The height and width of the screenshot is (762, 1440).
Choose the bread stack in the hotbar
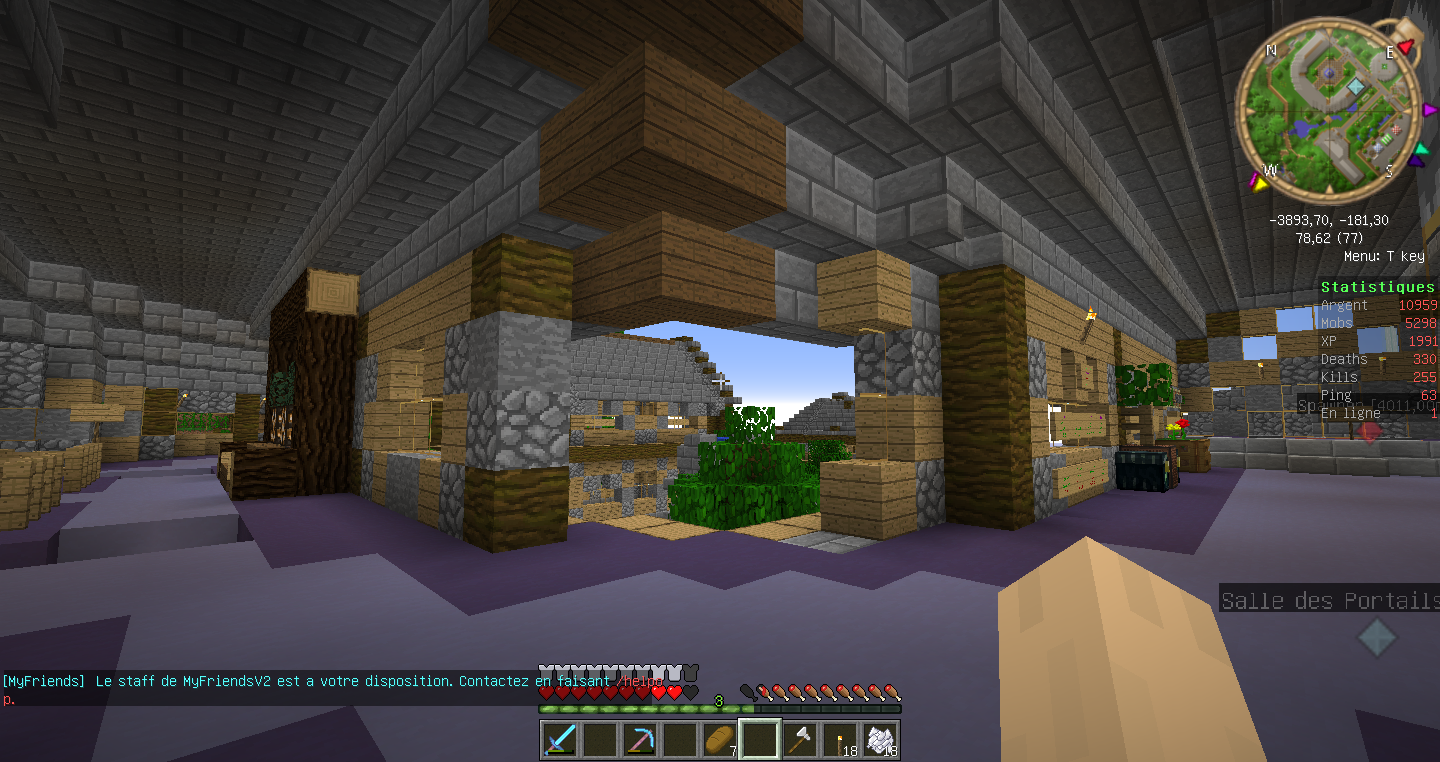[x=719, y=740]
